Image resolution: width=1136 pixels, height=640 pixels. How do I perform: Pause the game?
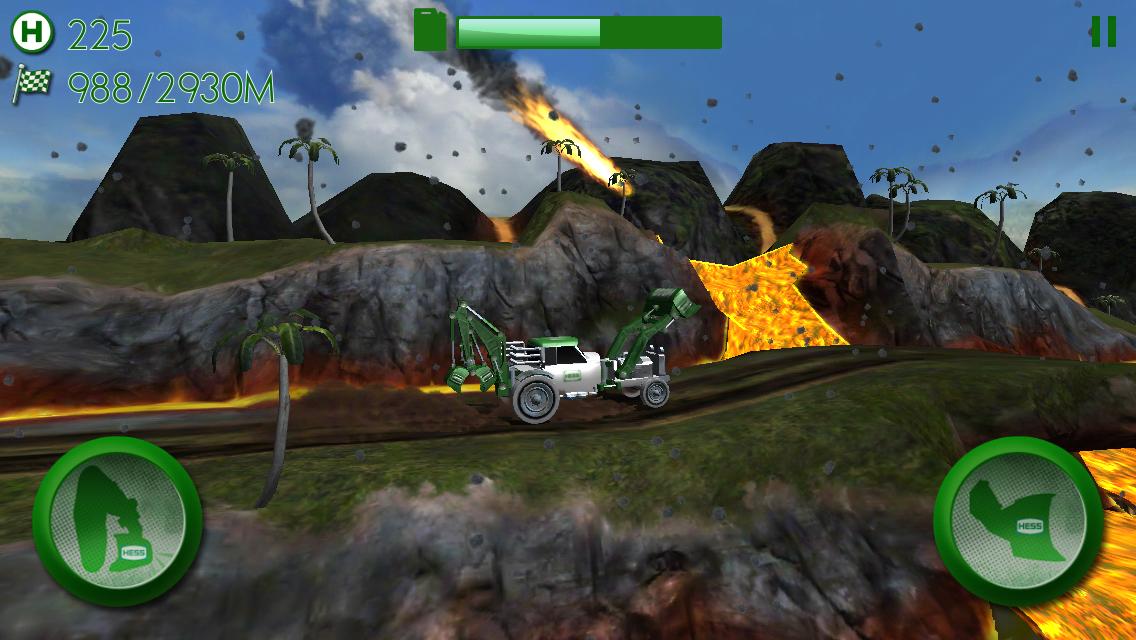[x=1103, y=32]
